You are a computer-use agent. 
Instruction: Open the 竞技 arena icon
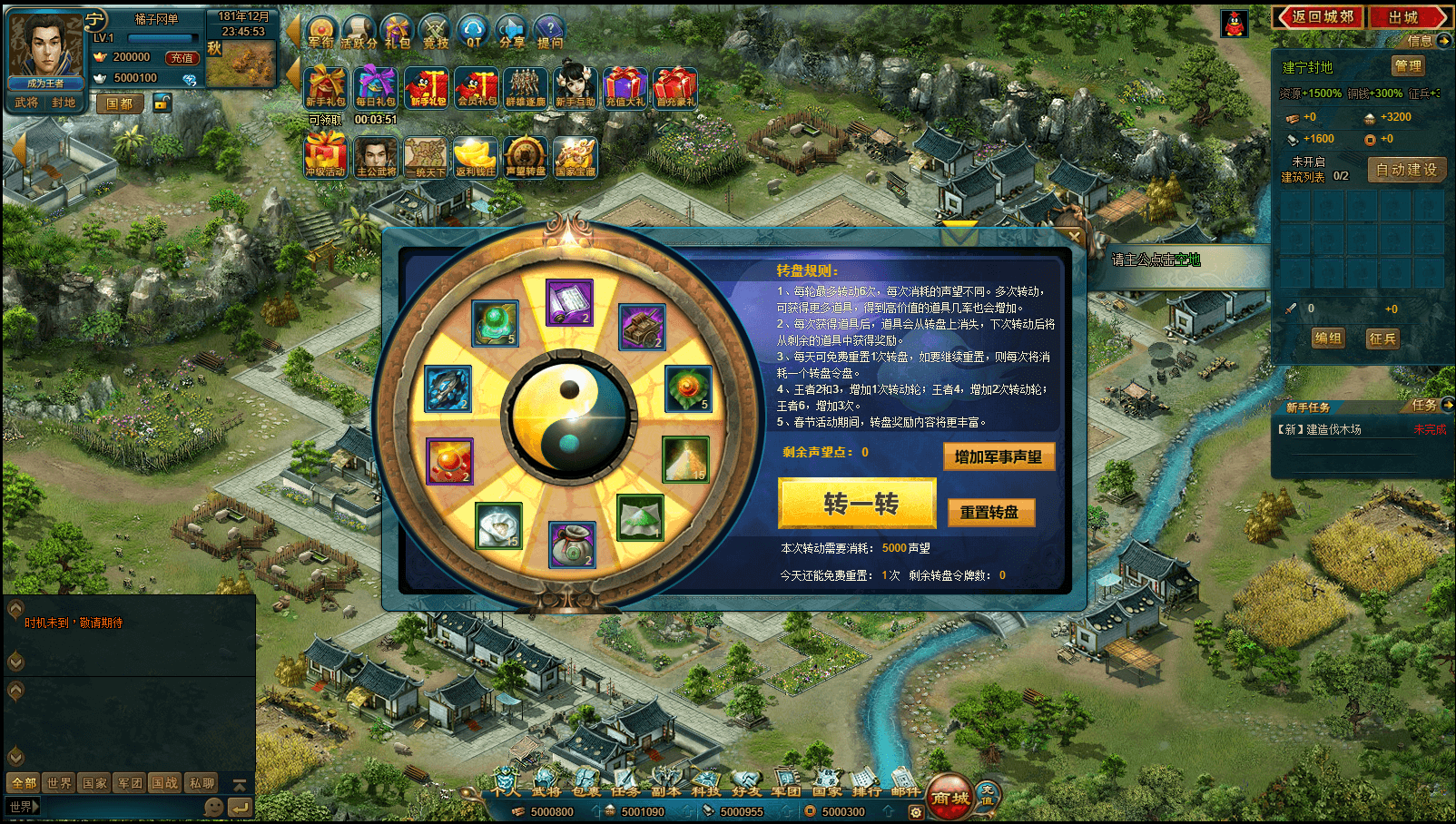coord(436,32)
